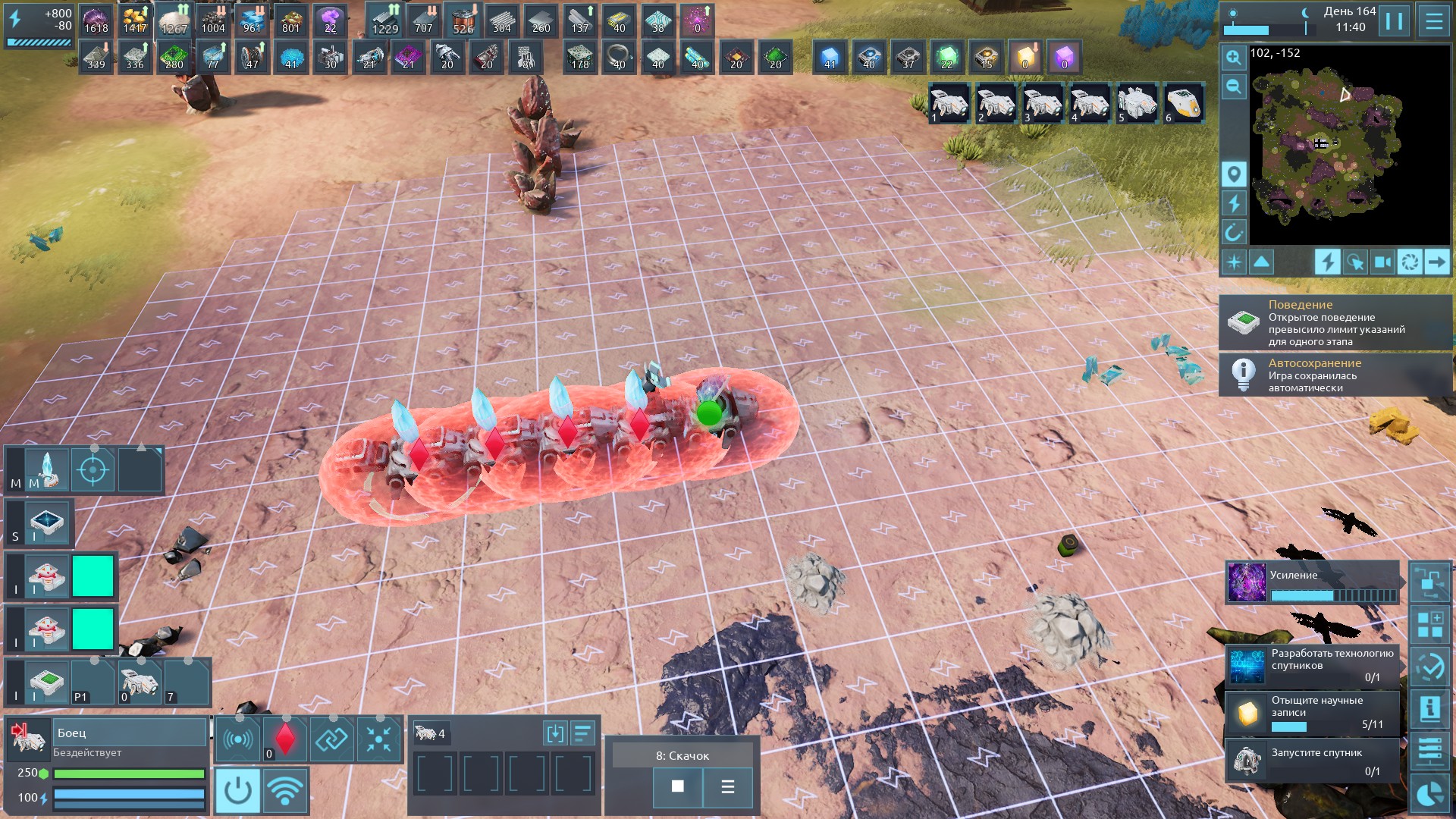
Task: Pause the game with the pause button
Action: pos(1394,20)
